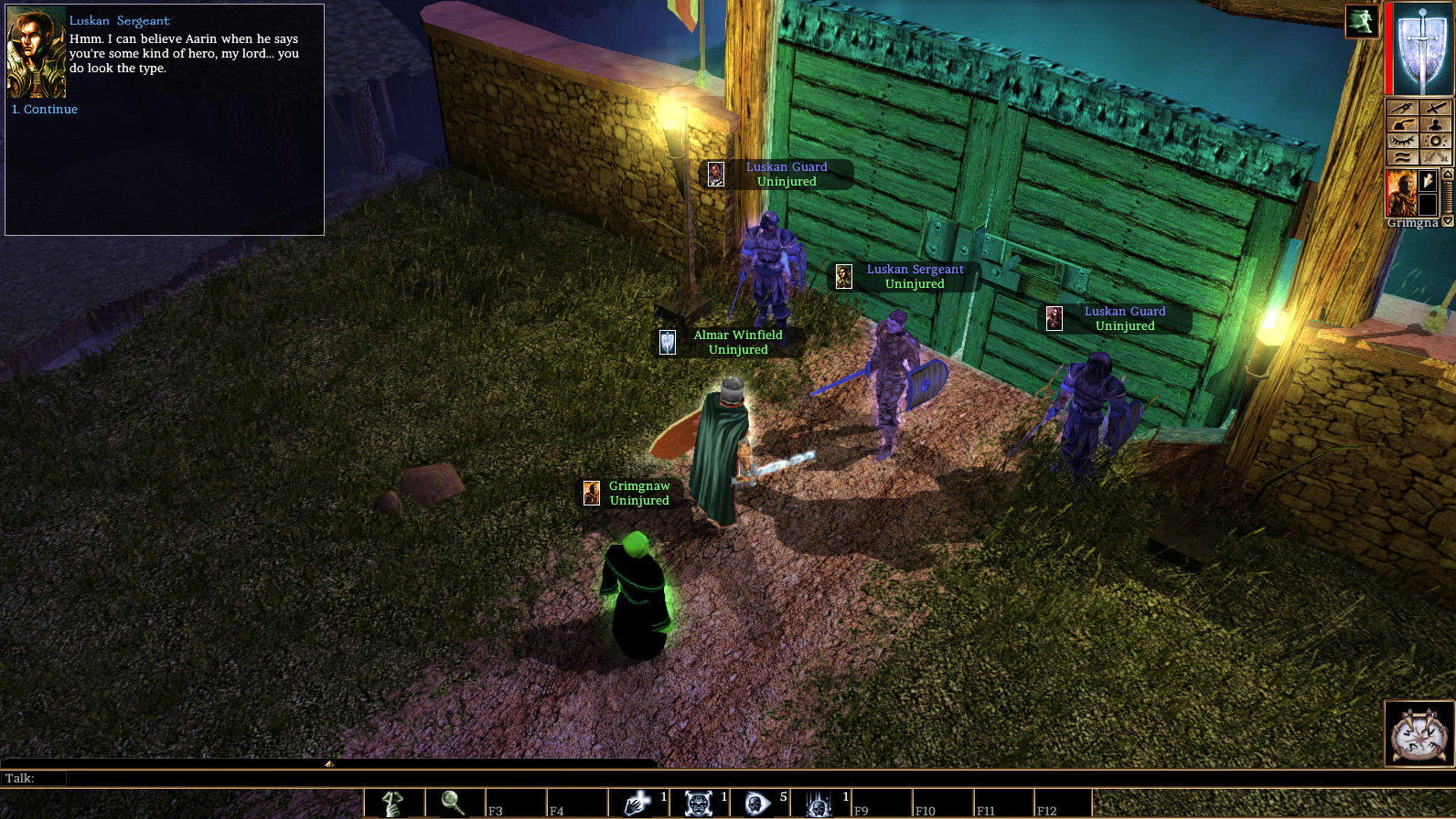The width and height of the screenshot is (1456, 819).
Task: Toggle stealth with the closed eye icon
Action: [1403, 139]
